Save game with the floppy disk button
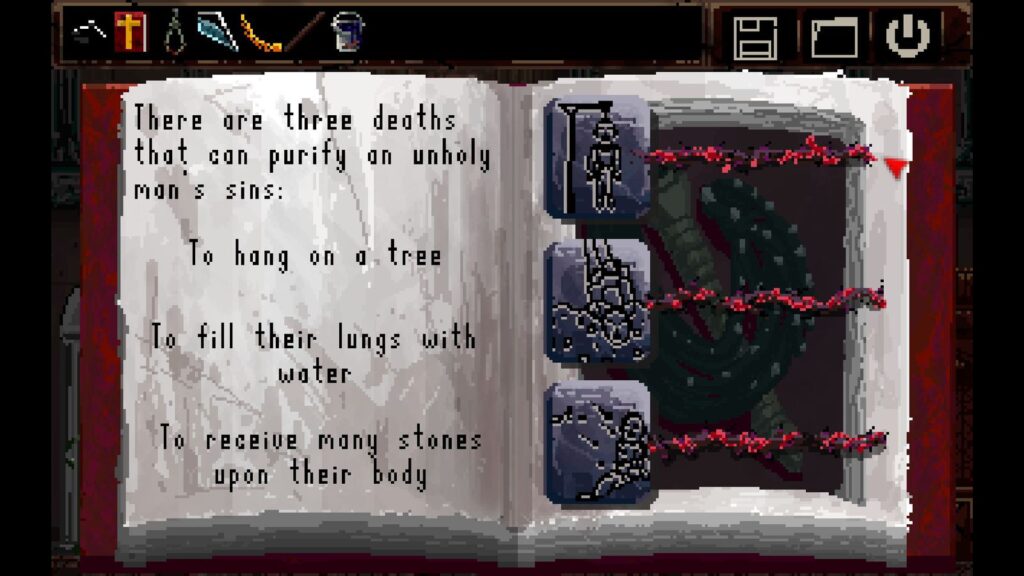The image size is (1024, 576). coord(755,37)
